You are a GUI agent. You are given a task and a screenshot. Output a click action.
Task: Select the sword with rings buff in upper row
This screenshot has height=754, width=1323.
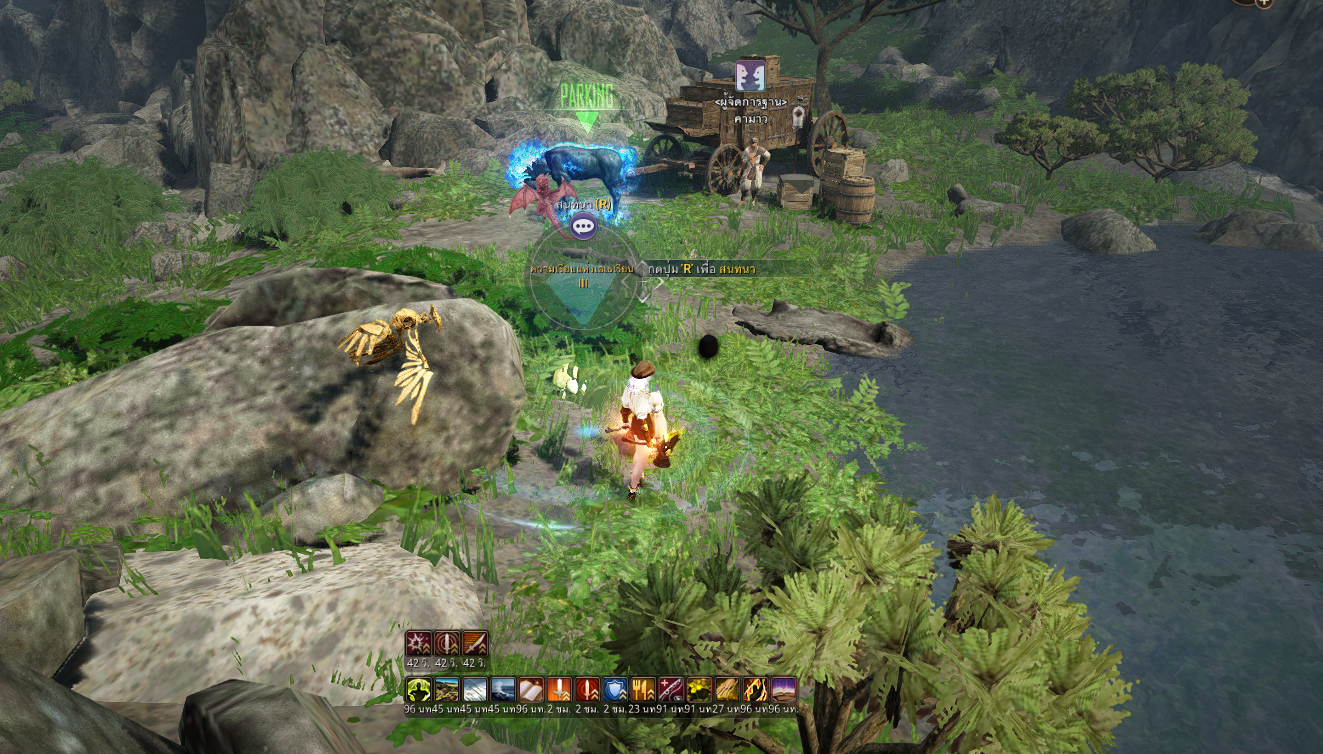pos(447,643)
